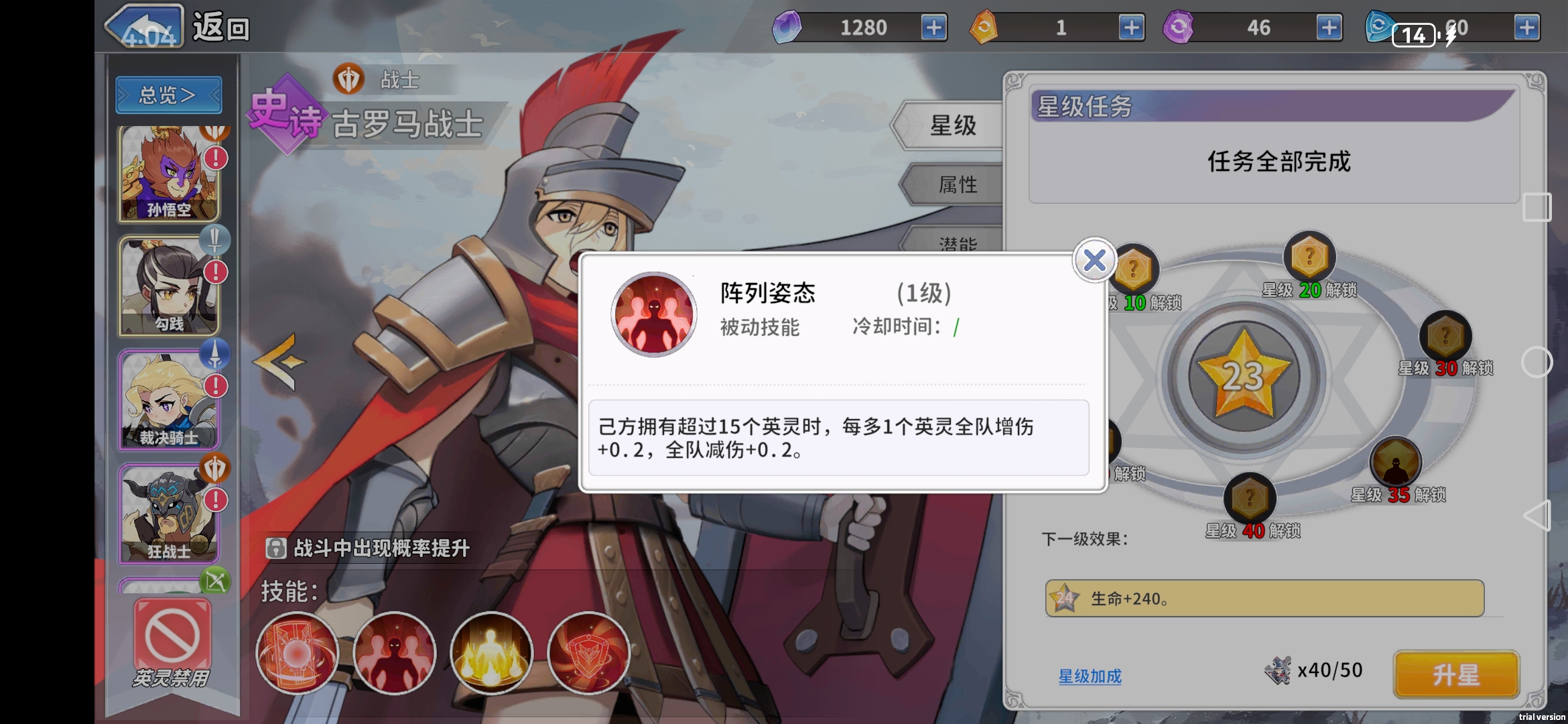
Task: Open the glowing golden third skill icon
Action: point(491,654)
